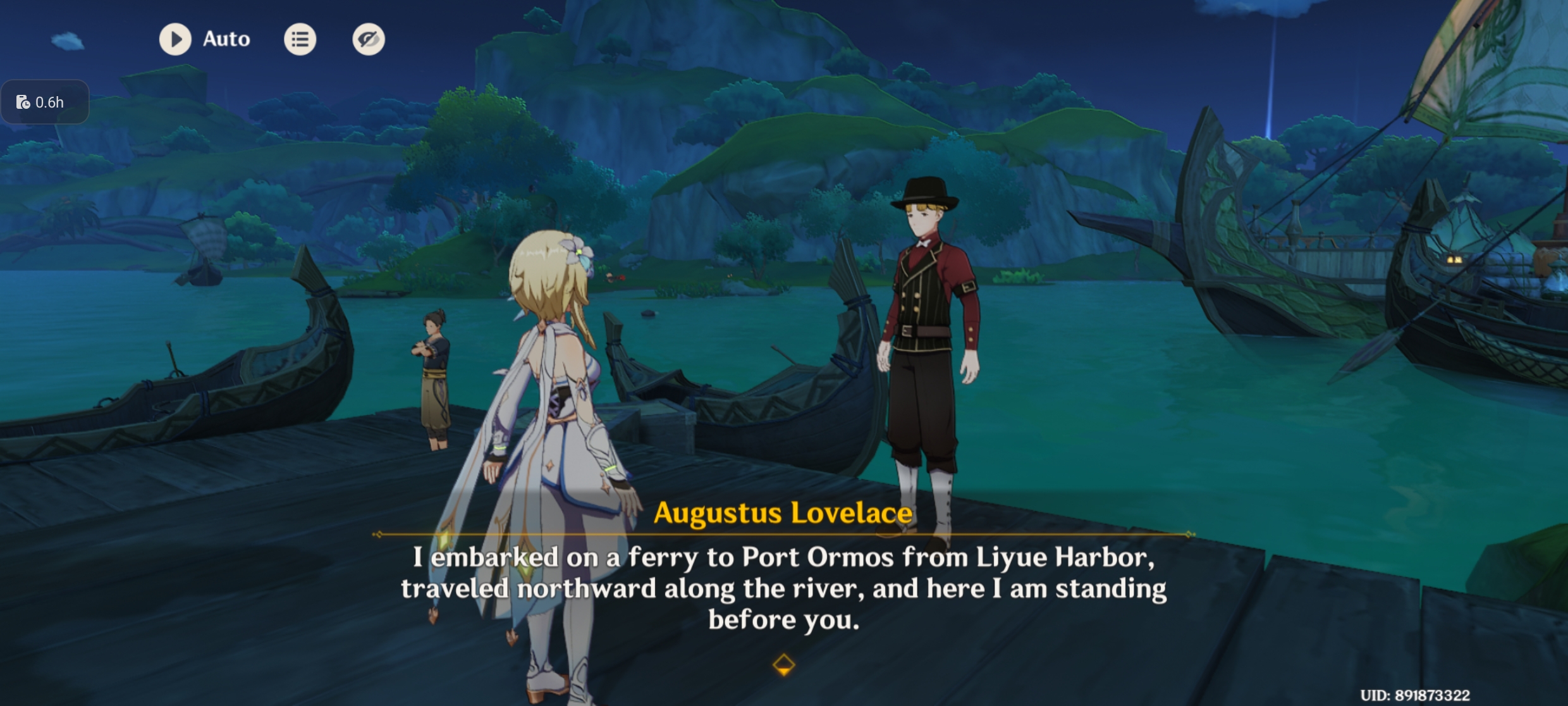Click the eye icon to hide dialogue UI
Image resolution: width=1568 pixels, height=706 pixels.
click(369, 39)
